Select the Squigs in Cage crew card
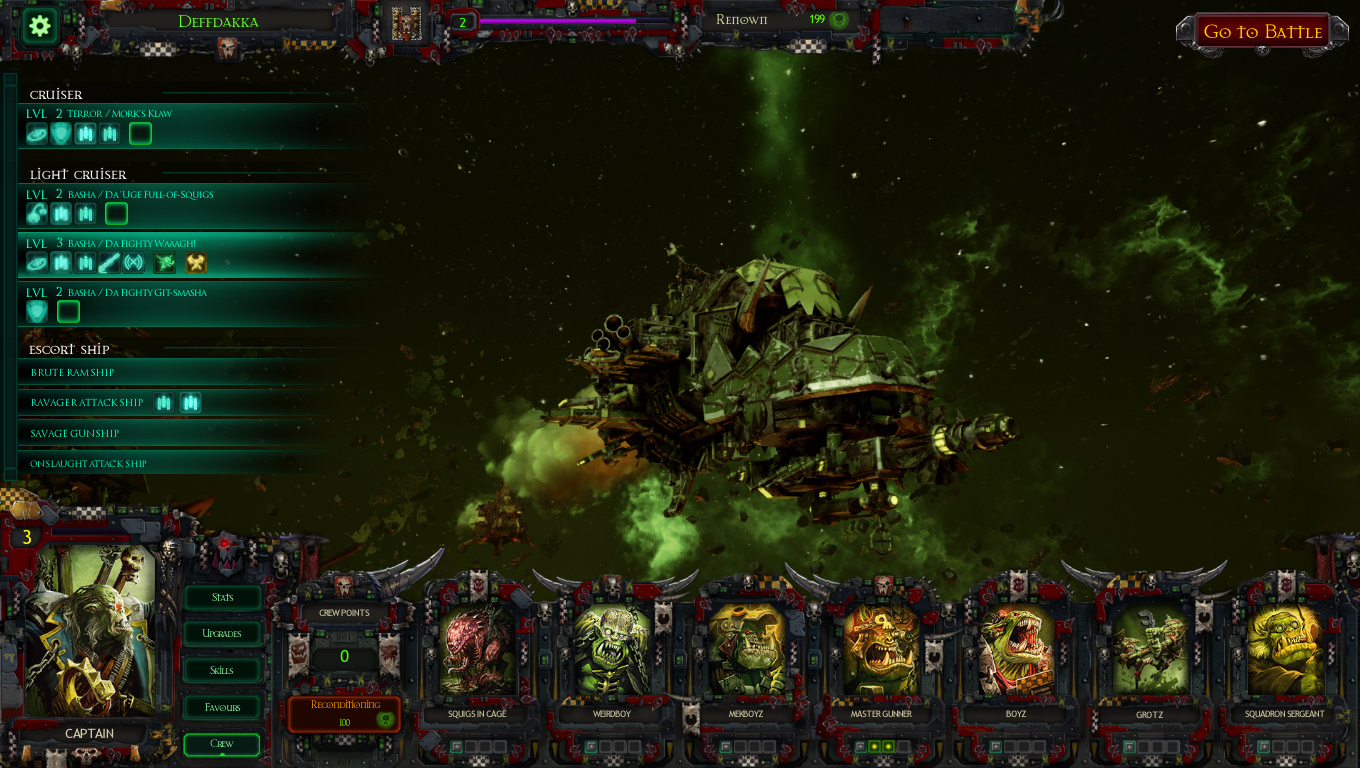The image size is (1360, 768). point(477,650)
